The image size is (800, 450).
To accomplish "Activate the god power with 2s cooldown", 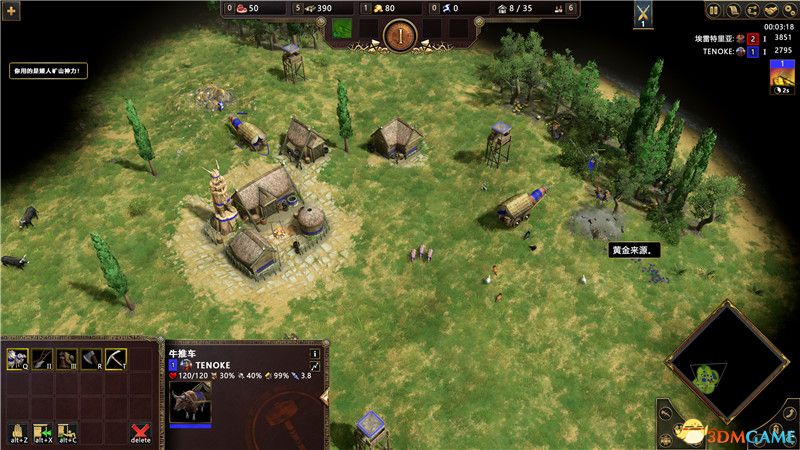I will pyautogui.click(x=781, y=79).
